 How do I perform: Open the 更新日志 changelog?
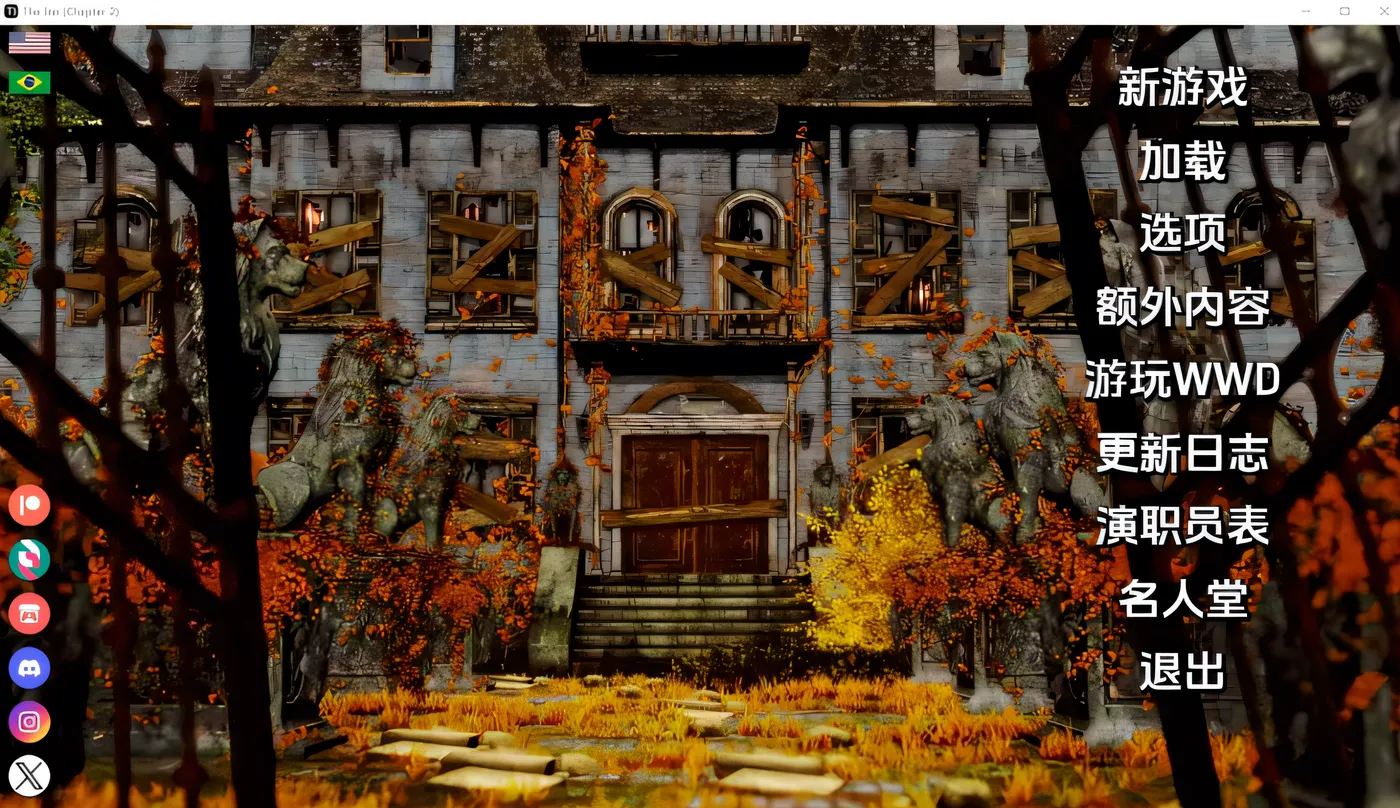coord(1183,454)
